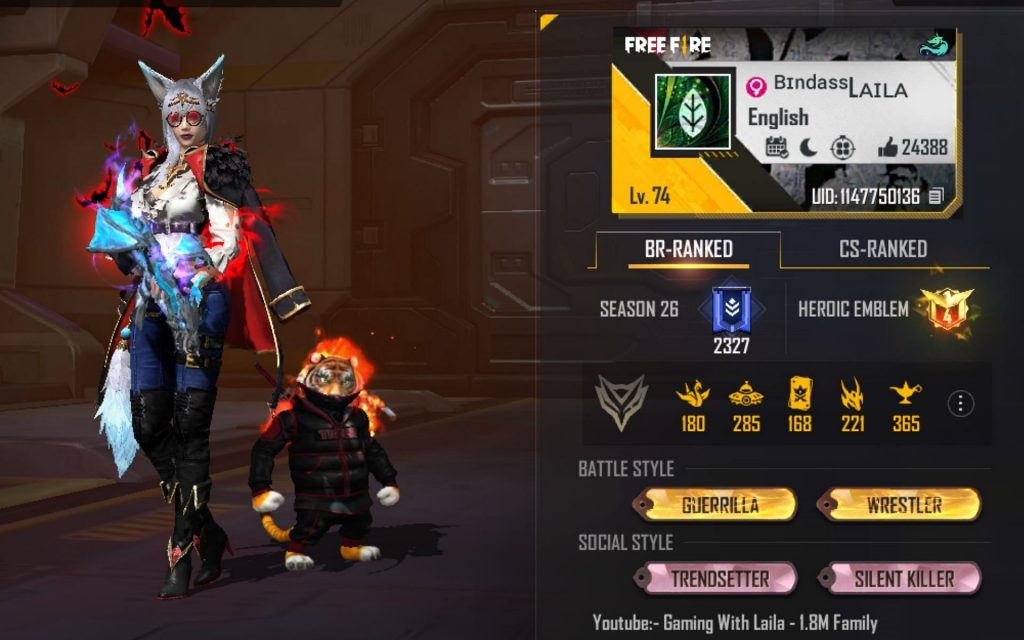The image size is (1024, 640).
Task: Click the teal dragon icon on banner
Action: point(935,46)
